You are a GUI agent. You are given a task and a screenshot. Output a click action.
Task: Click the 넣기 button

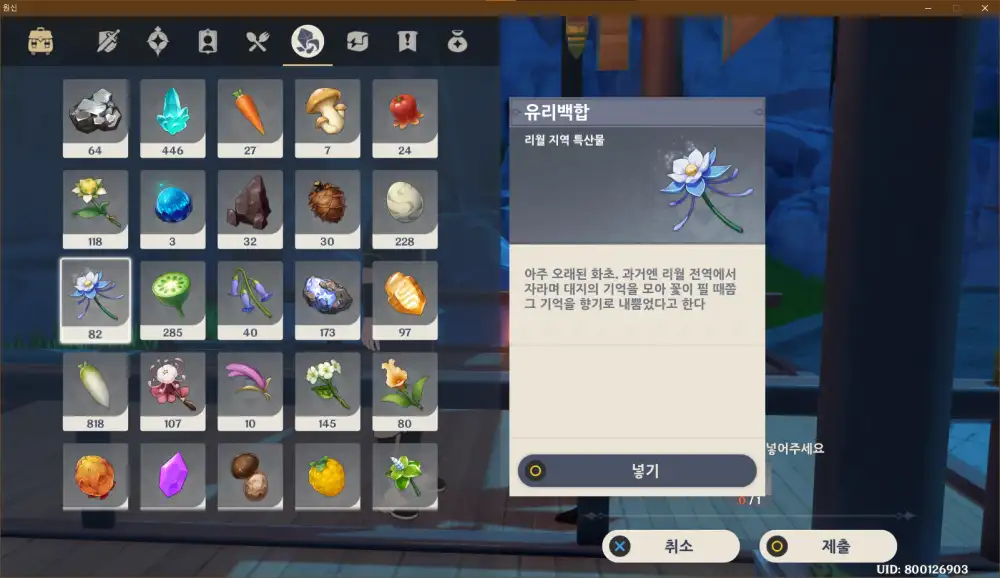point(637,471)
